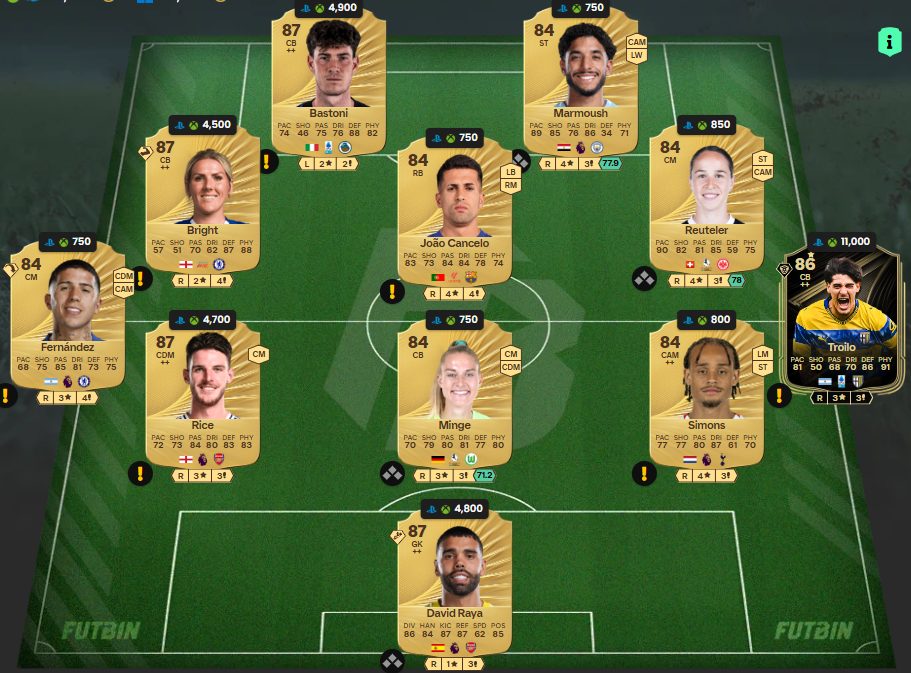
Task: Show the alert next to Rice's card
Action: [x=140, y=473]
